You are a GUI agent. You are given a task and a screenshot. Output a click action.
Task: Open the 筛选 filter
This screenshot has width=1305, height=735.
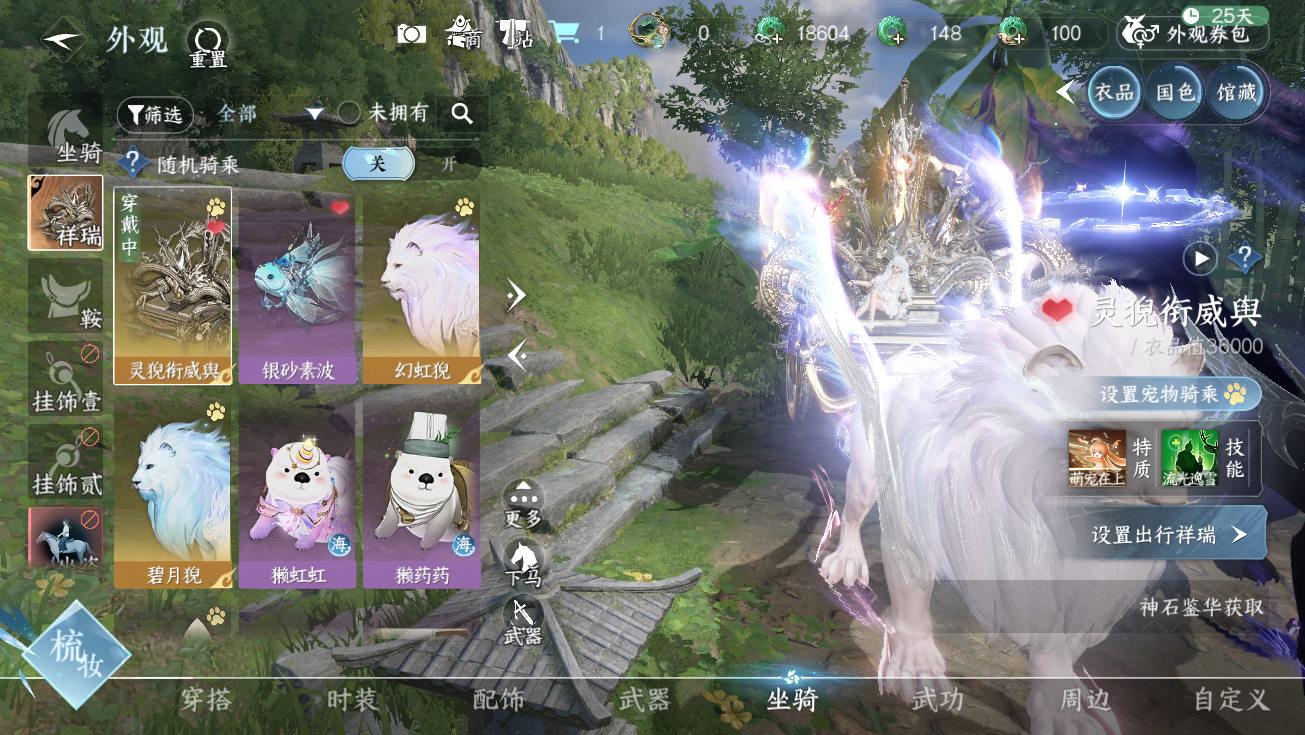155,115
